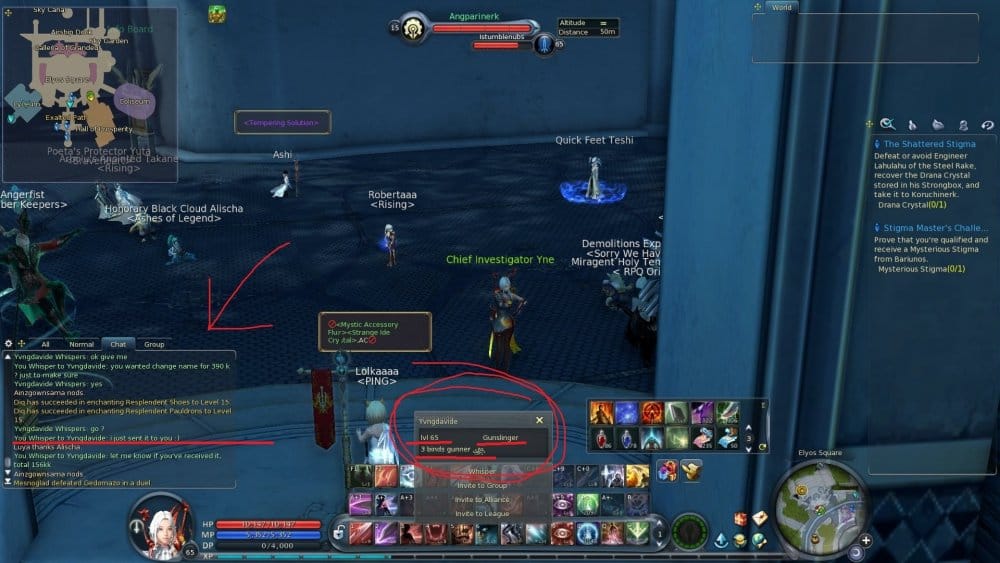1000x563 pixels.
Task: Open the Group chat tab
Action: click(154, 344)
